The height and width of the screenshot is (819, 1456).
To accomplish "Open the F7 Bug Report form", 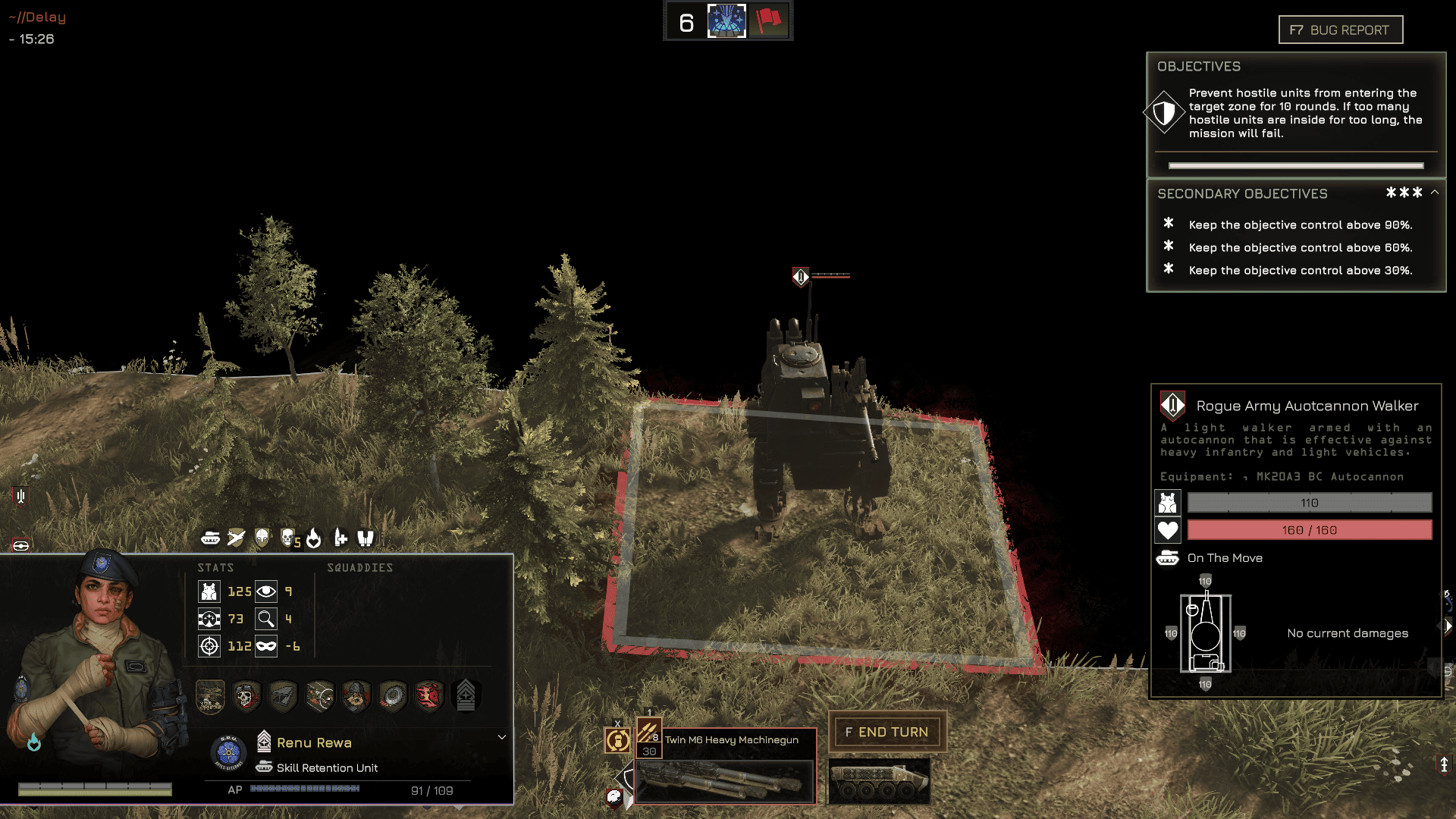I will tap(1340, 30).
